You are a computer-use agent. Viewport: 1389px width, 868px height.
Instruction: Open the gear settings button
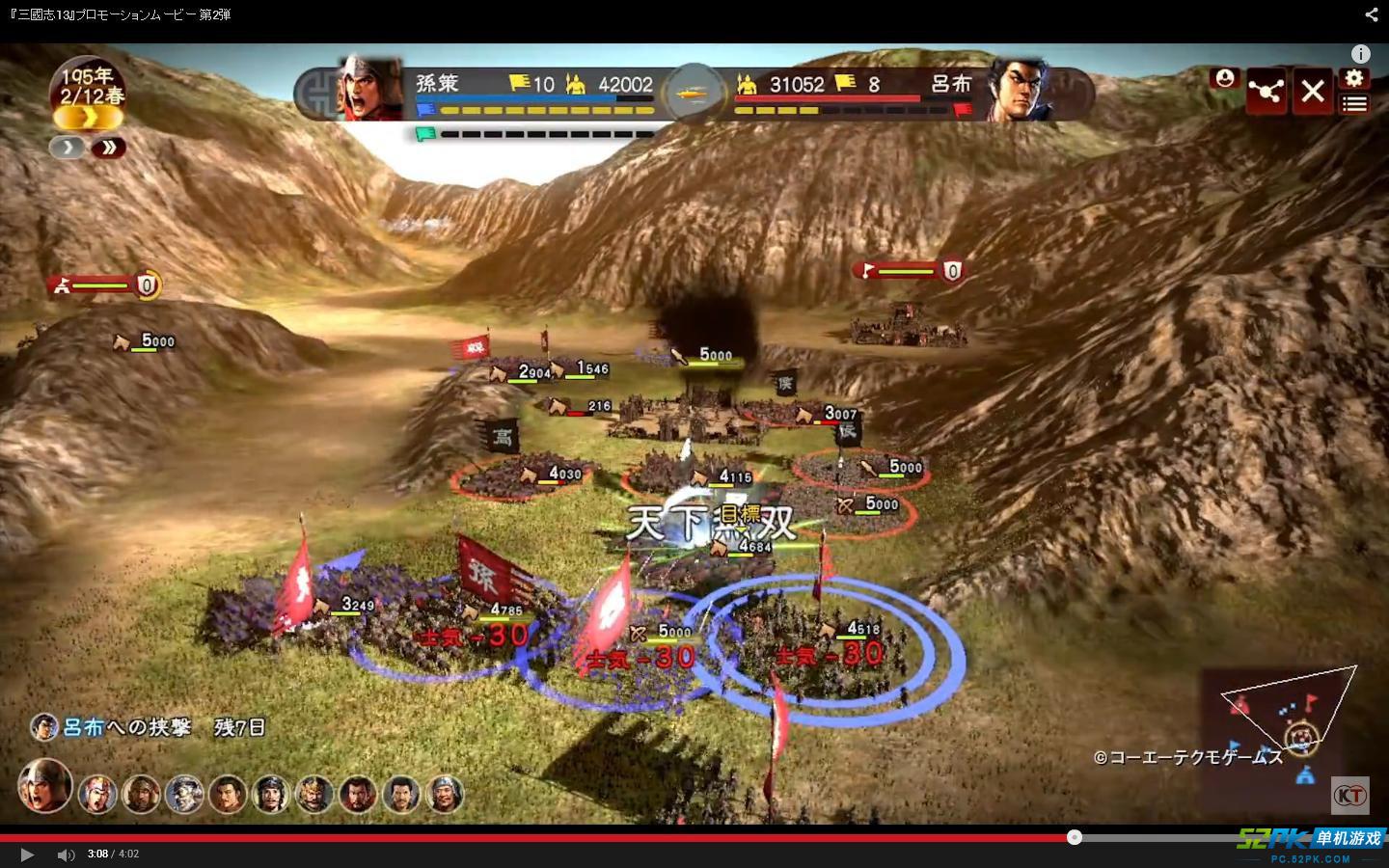1355,79
